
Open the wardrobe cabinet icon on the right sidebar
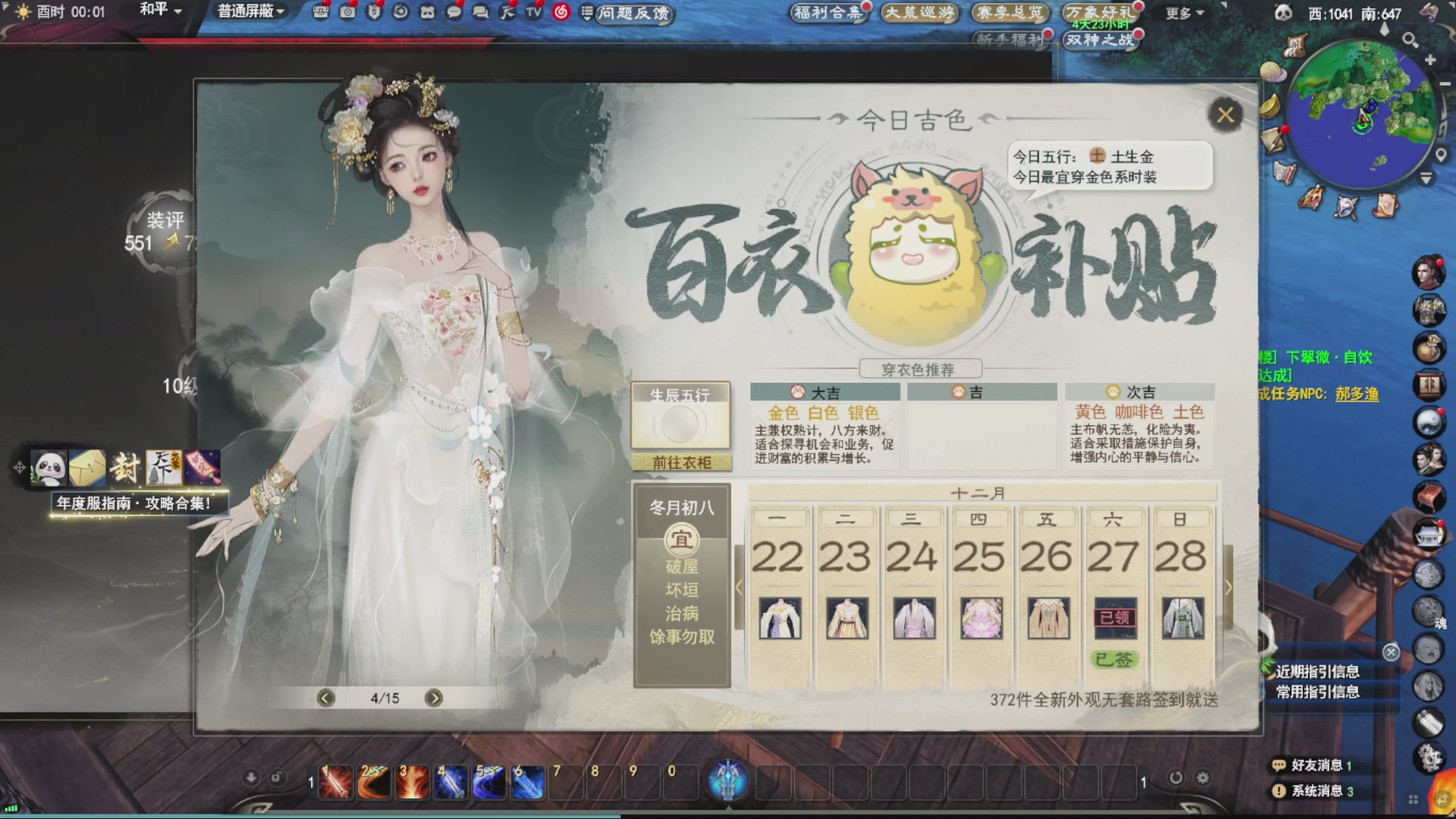coord(1430,384)
